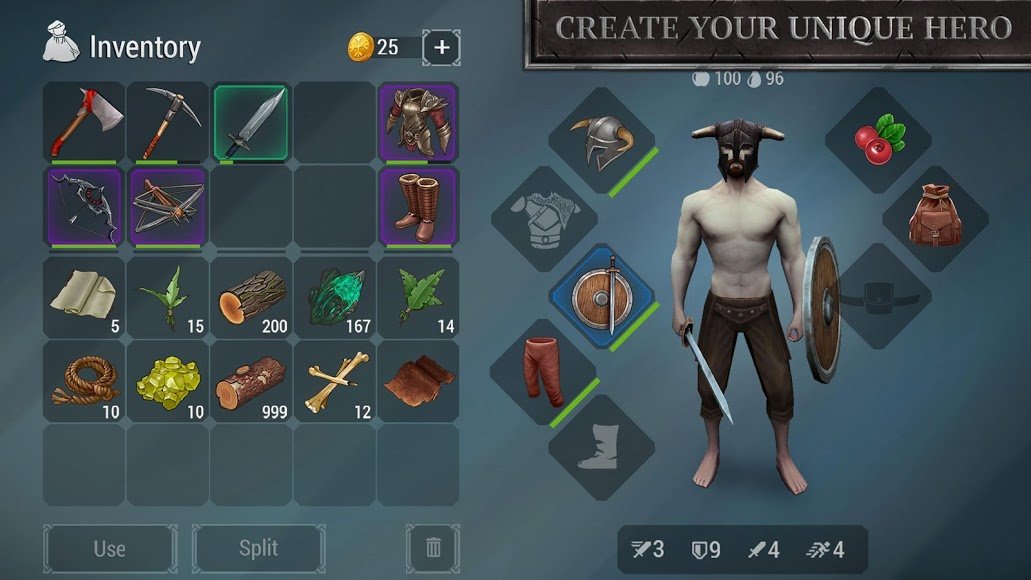Viewport: 1031px width, 580px height.
Task: Select the equipped sword and shield slot
Action: tap(602, 297)
